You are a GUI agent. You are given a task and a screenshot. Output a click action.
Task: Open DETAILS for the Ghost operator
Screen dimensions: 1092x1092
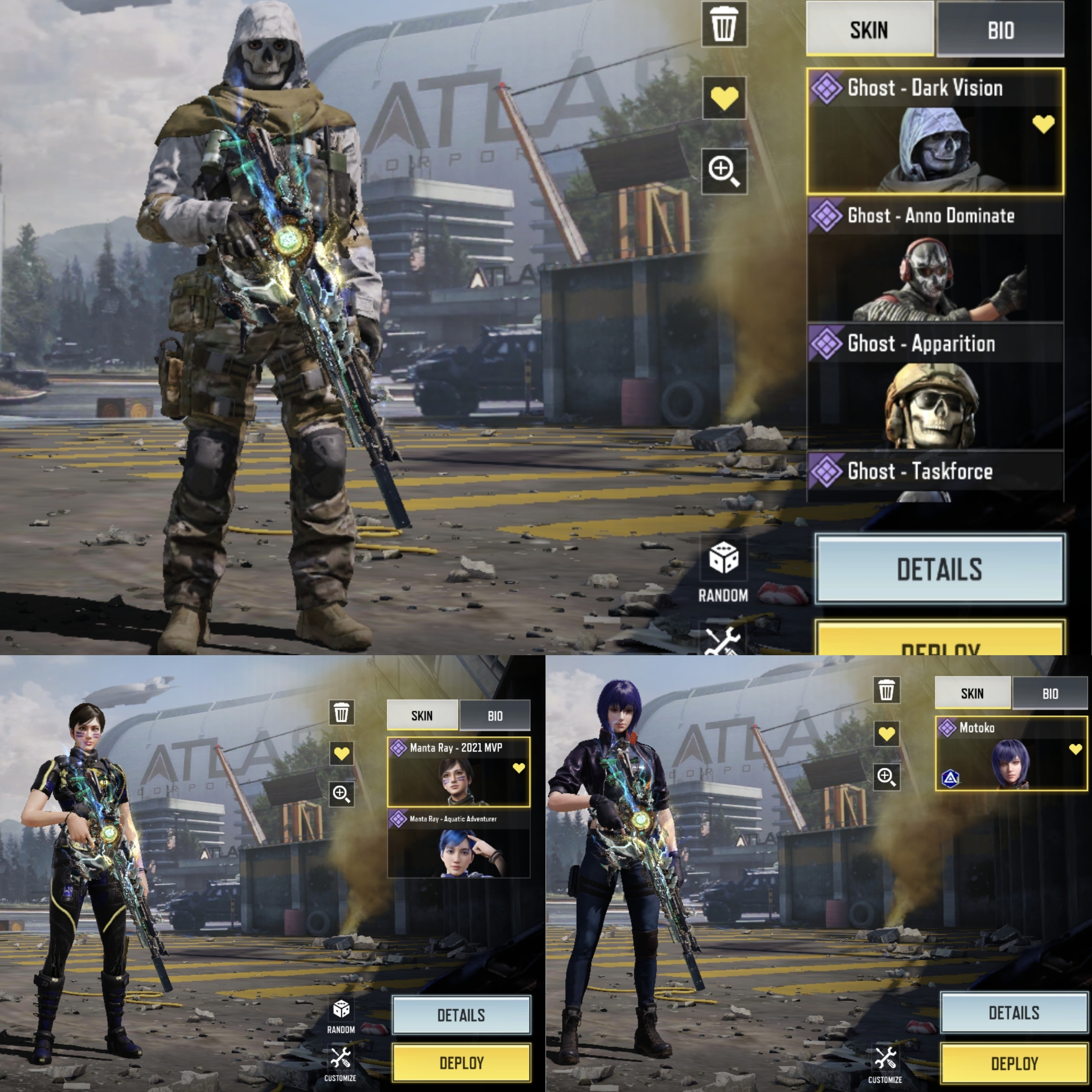[x=939, y=569]
